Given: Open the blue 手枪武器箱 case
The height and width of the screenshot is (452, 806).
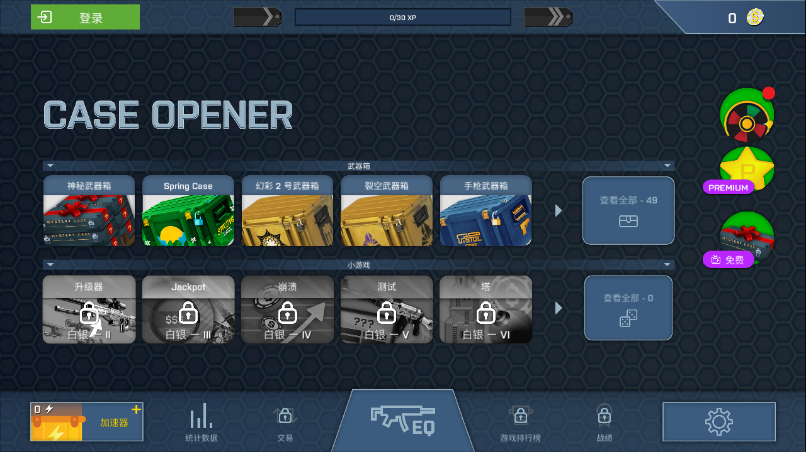Looking at the screenshot, I should 486,211.
